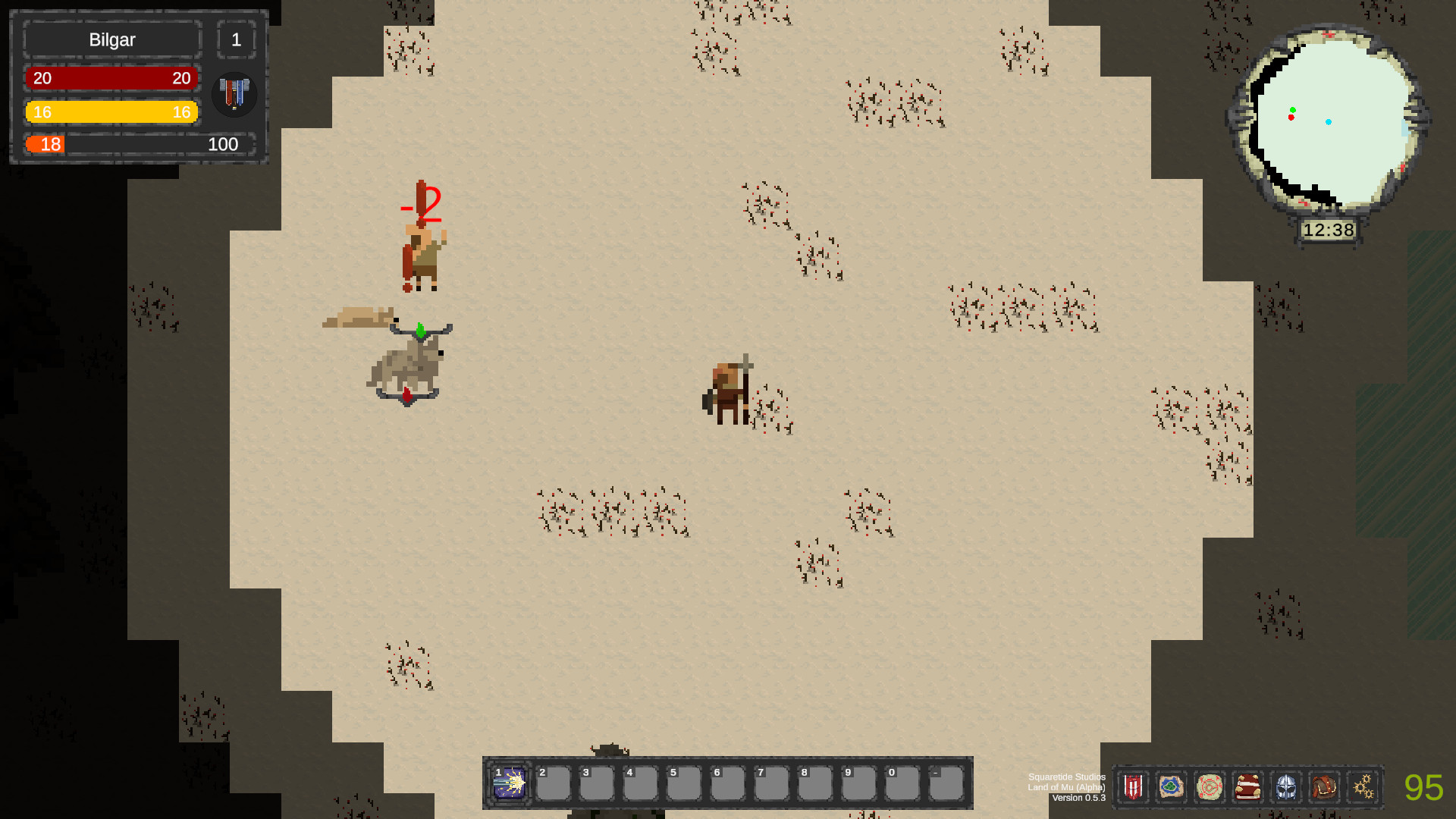Select empty hotbar slot 9

tap(858, 785)
